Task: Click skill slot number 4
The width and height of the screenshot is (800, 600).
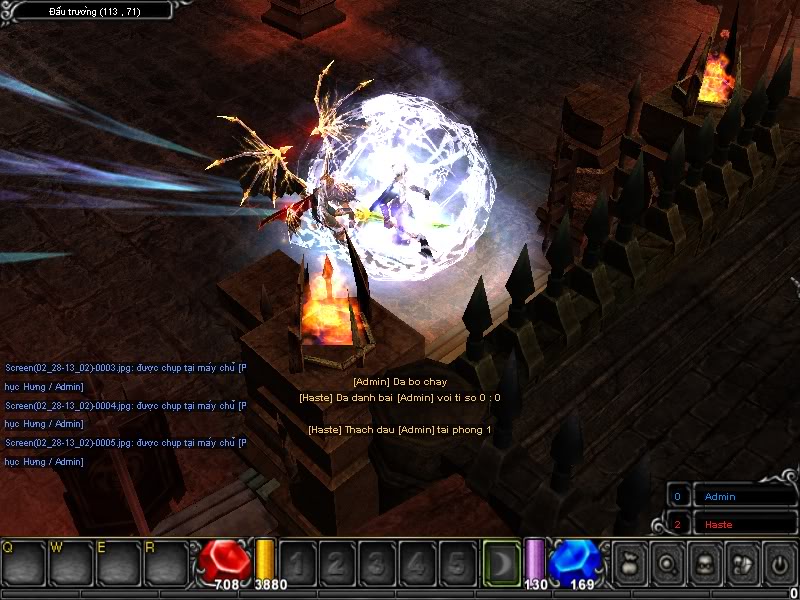Action: coord(417,563)
